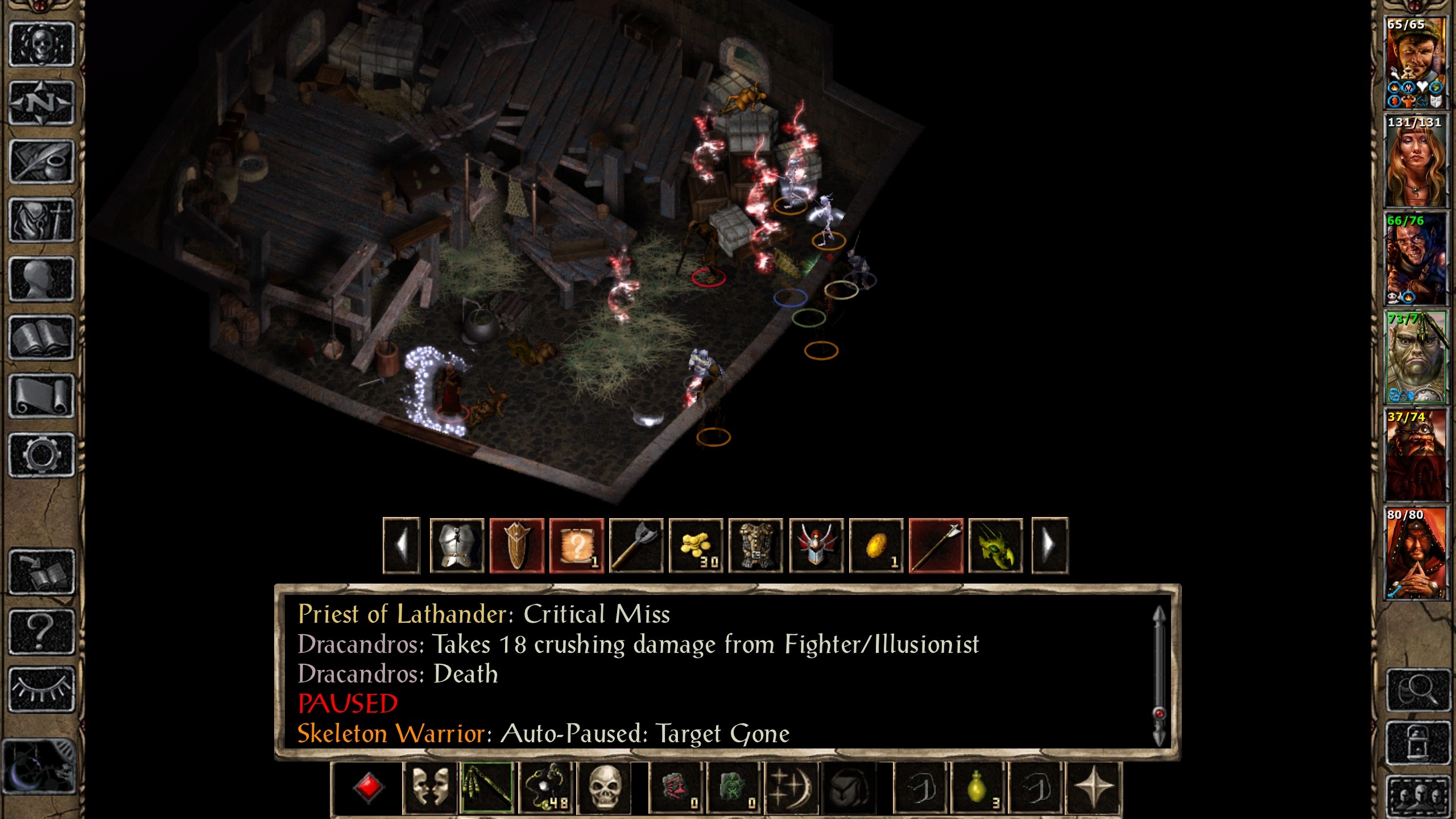Viewport: 1456px width, 819px height.
Task: Select the 131/131 woman's portrait
Action: [1415, 162]
